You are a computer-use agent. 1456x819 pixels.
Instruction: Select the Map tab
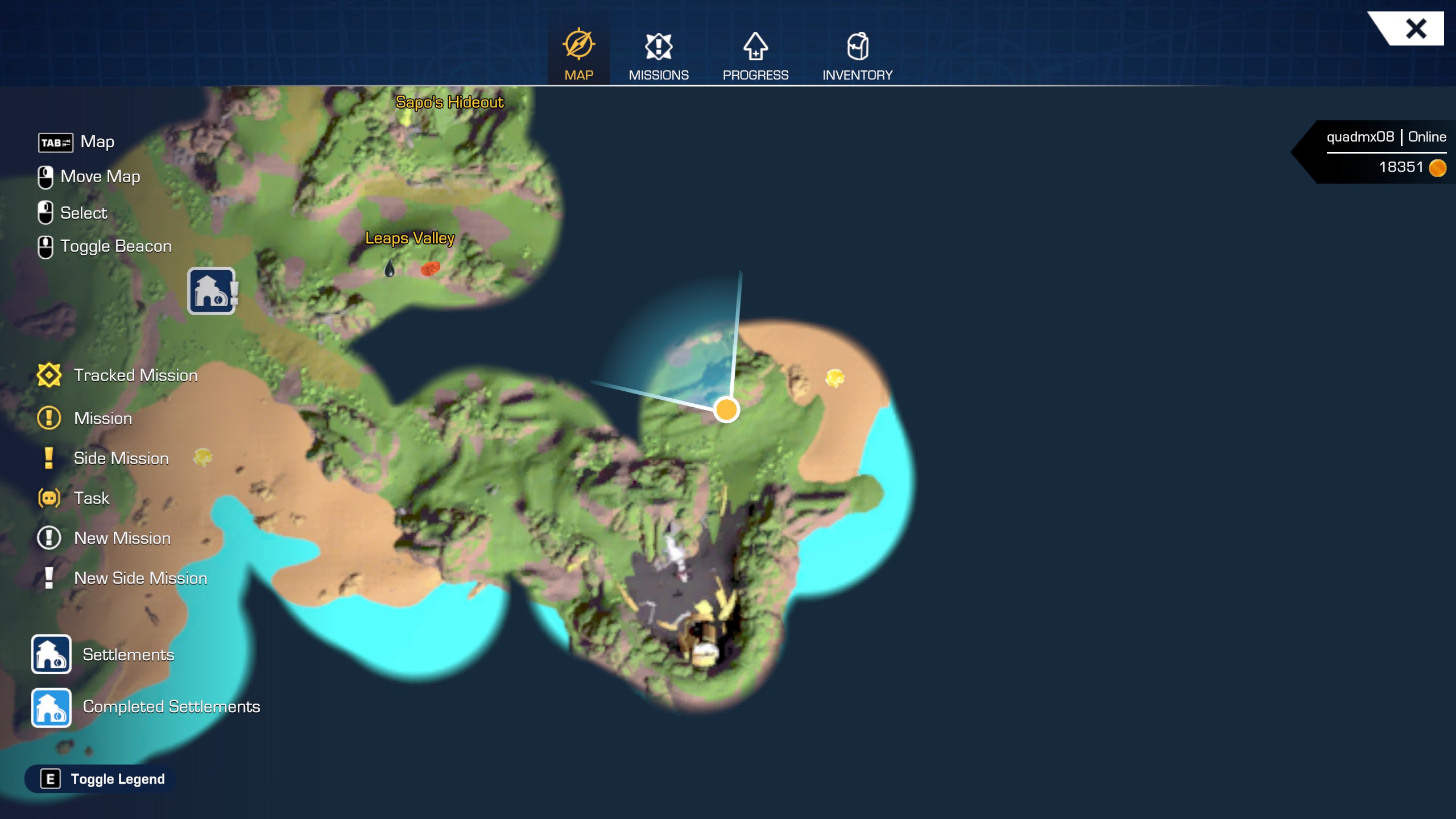(x=578, y=56)
